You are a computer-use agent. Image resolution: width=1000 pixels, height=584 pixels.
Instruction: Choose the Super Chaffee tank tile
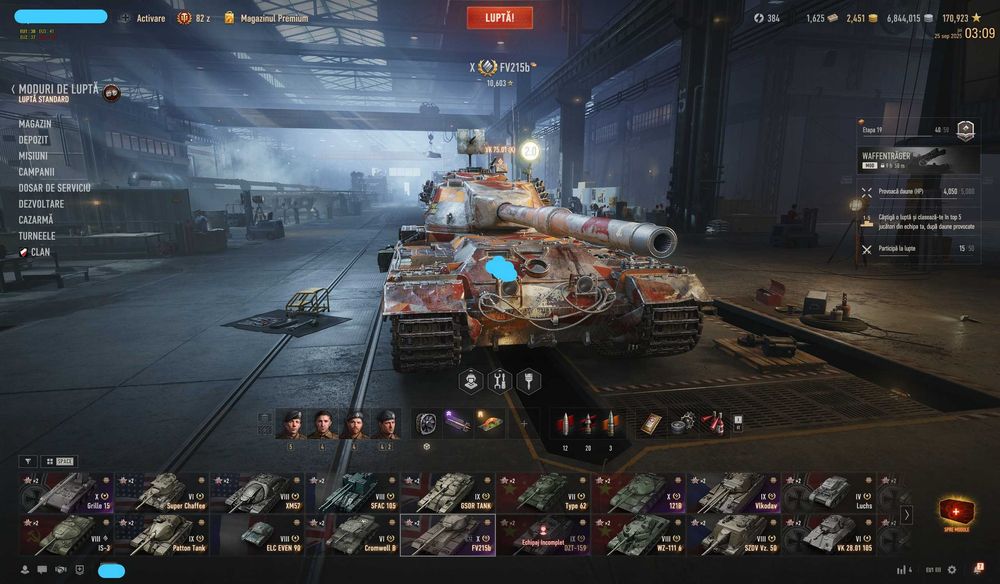pos(162,493)
